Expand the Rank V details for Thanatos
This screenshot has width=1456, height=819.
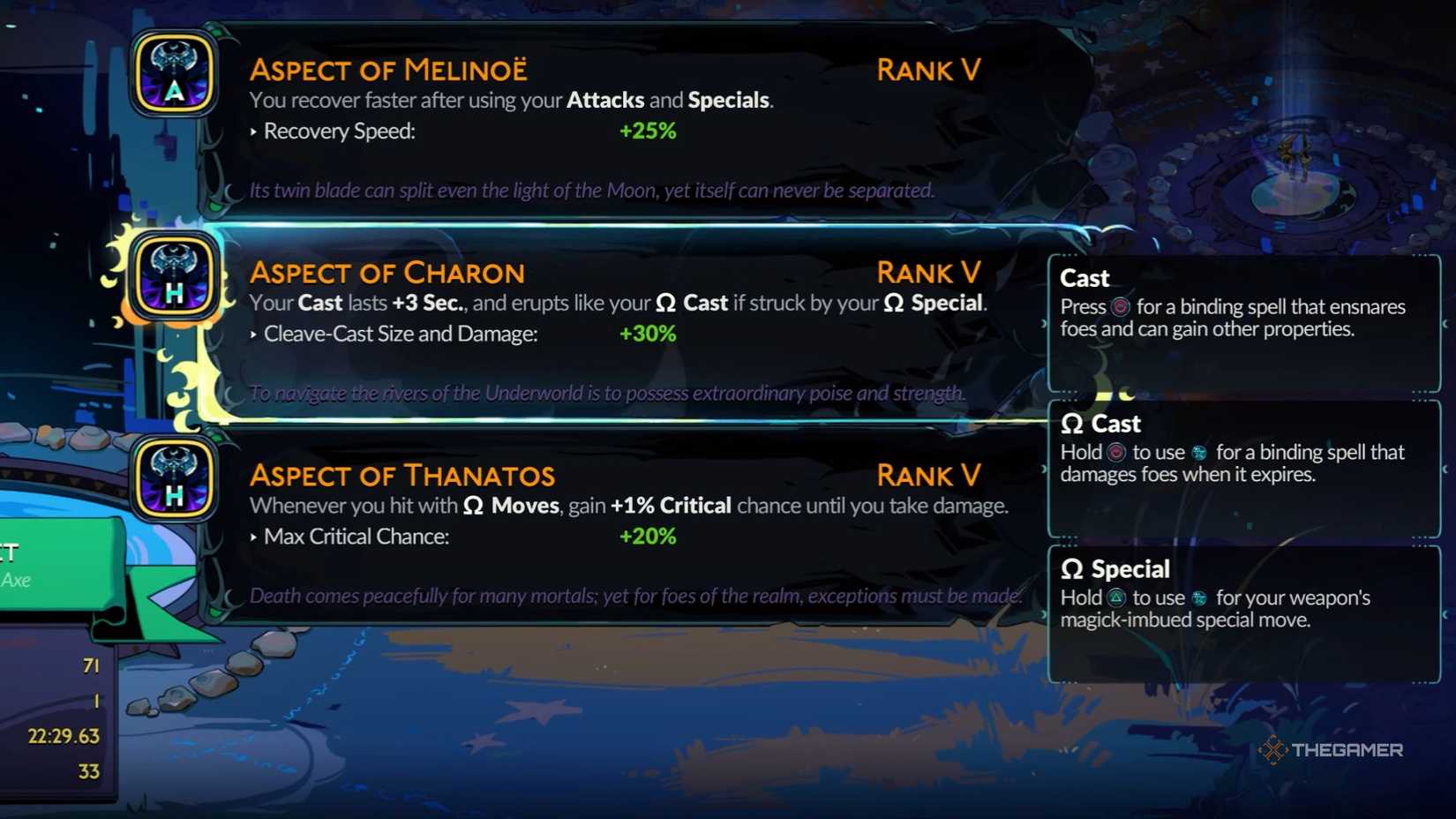click(x=928, y=475)
